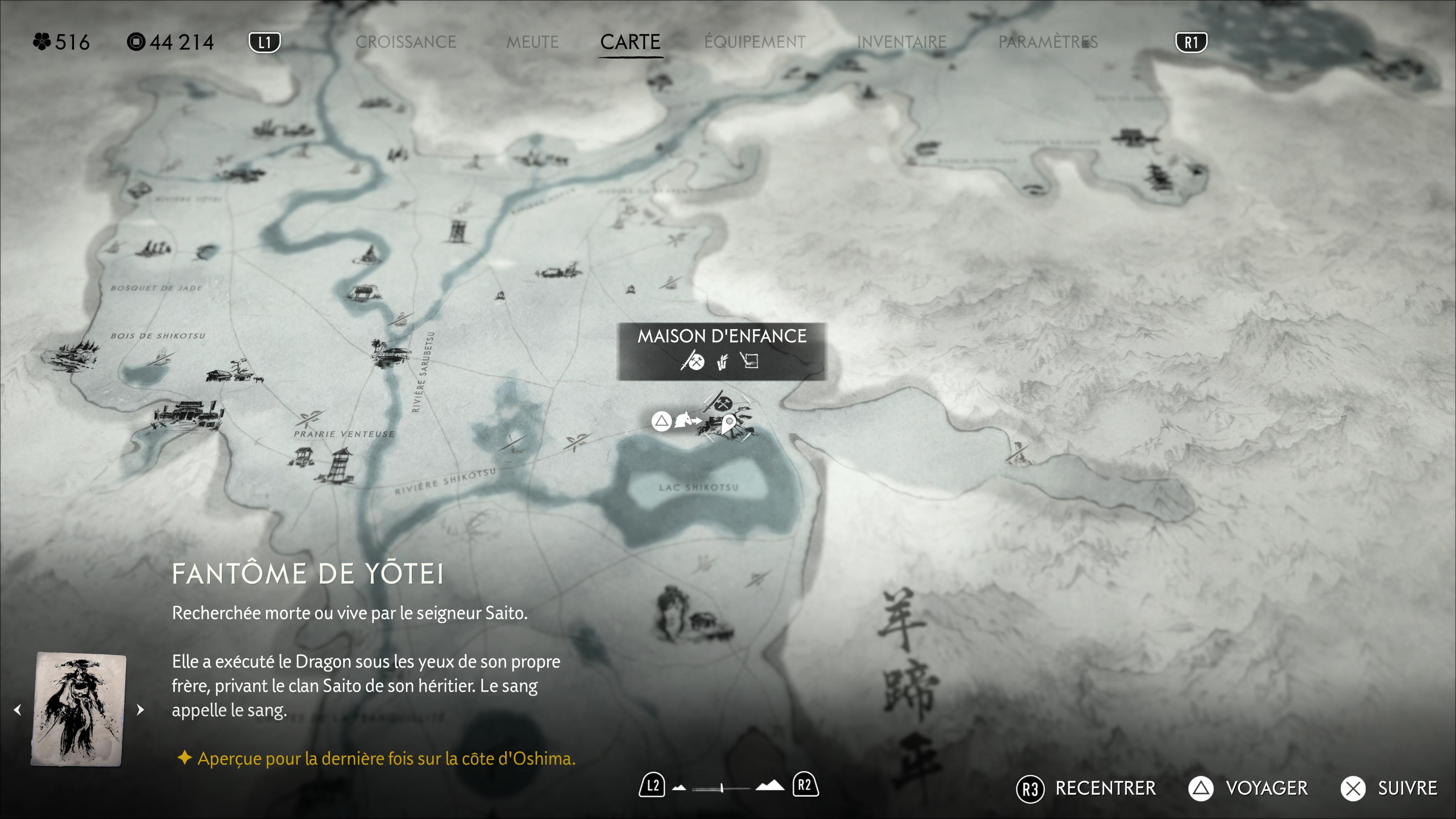Screen dimensions: 1456x819
Task: Switch to the Croissance tab
Action: 405,42
